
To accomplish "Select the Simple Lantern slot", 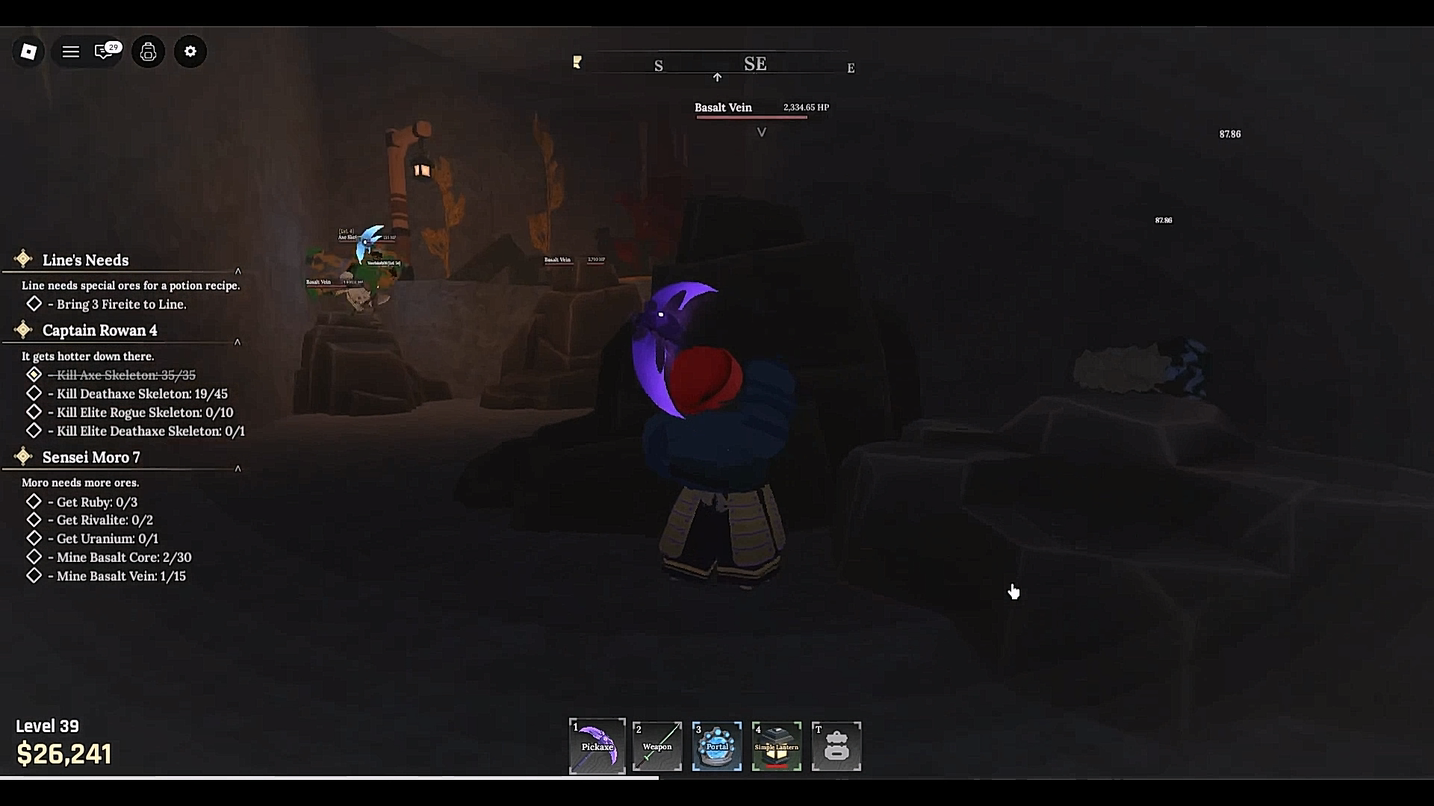I will pos(777,746).
